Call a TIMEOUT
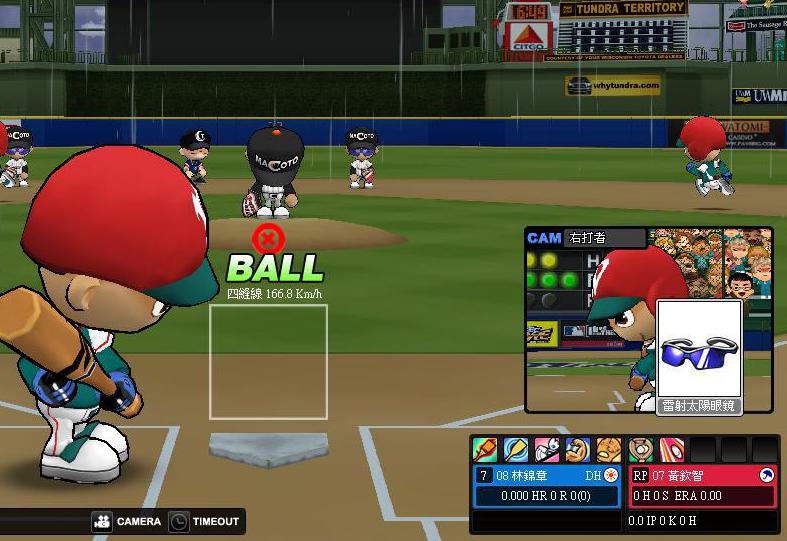787x541 pixels. coord(205,521)
